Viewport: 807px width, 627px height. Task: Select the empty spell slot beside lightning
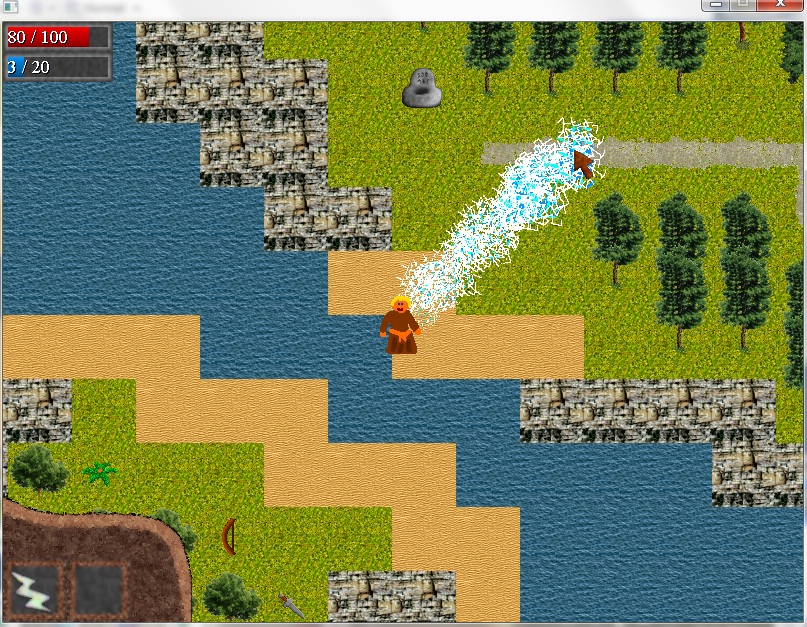click(x=101, y=589)
